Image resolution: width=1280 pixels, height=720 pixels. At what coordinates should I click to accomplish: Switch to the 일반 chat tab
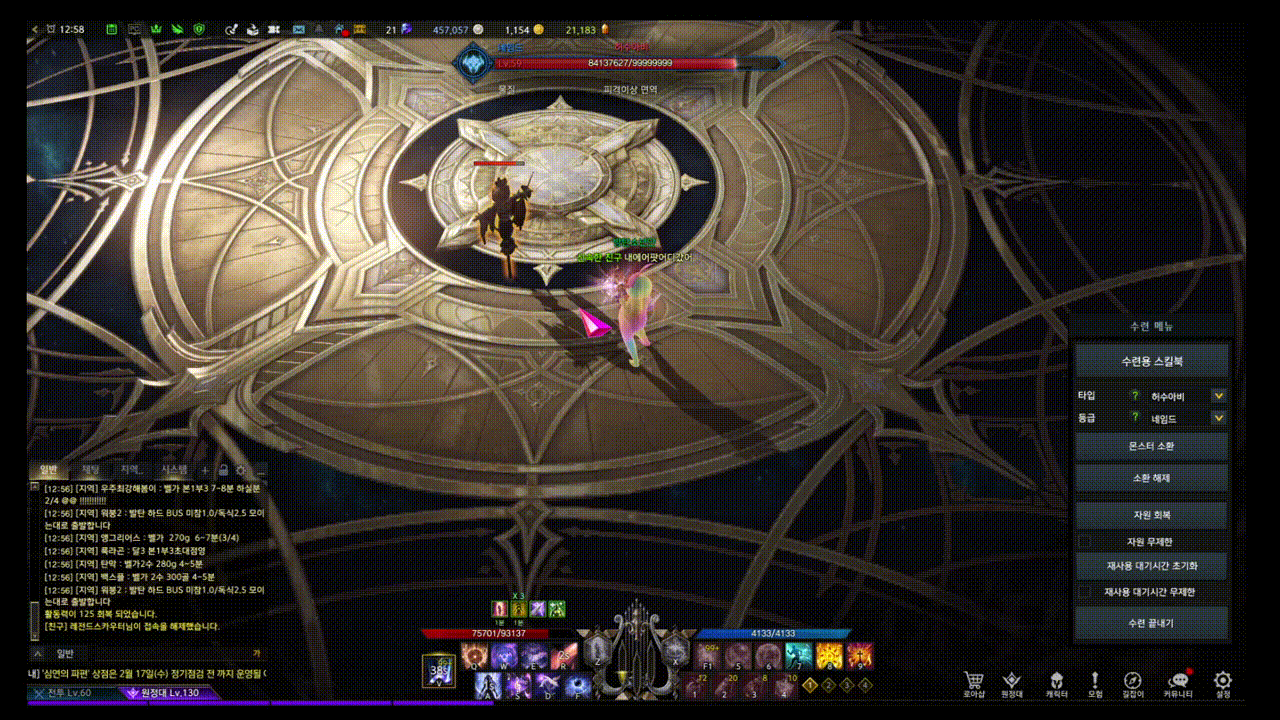click(48, 469)
